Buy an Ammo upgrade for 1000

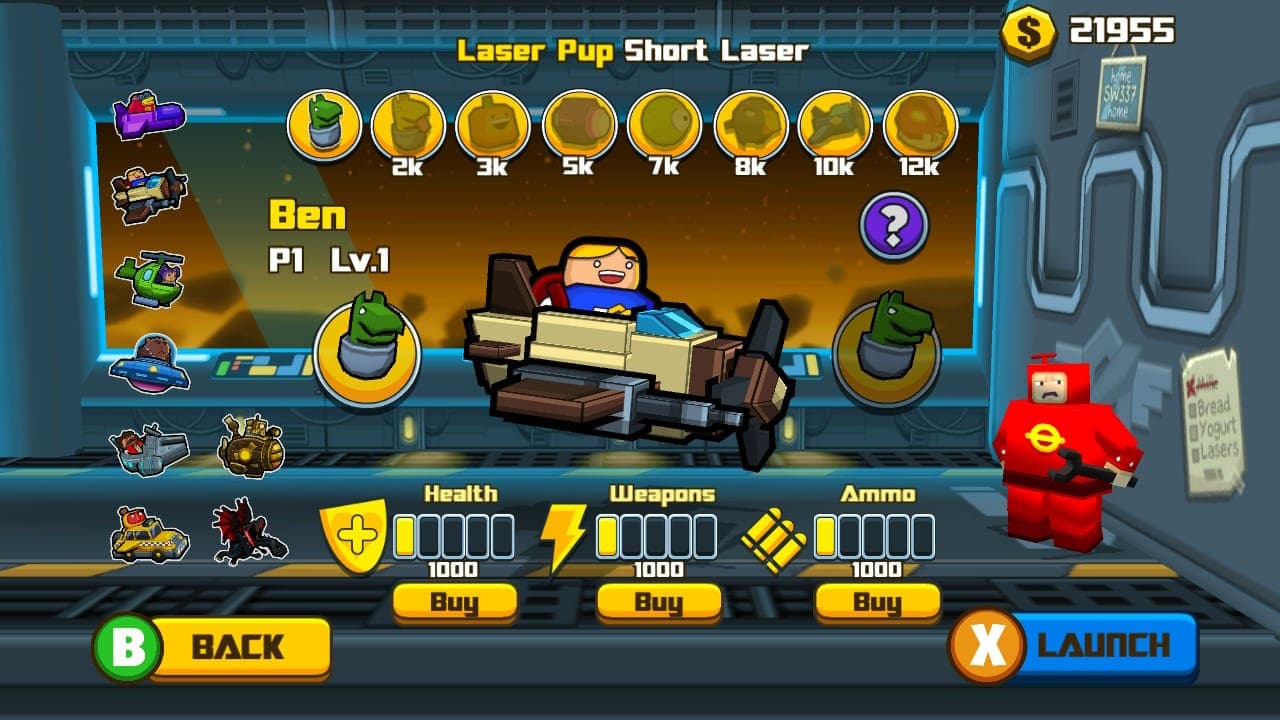coord(877,602)
